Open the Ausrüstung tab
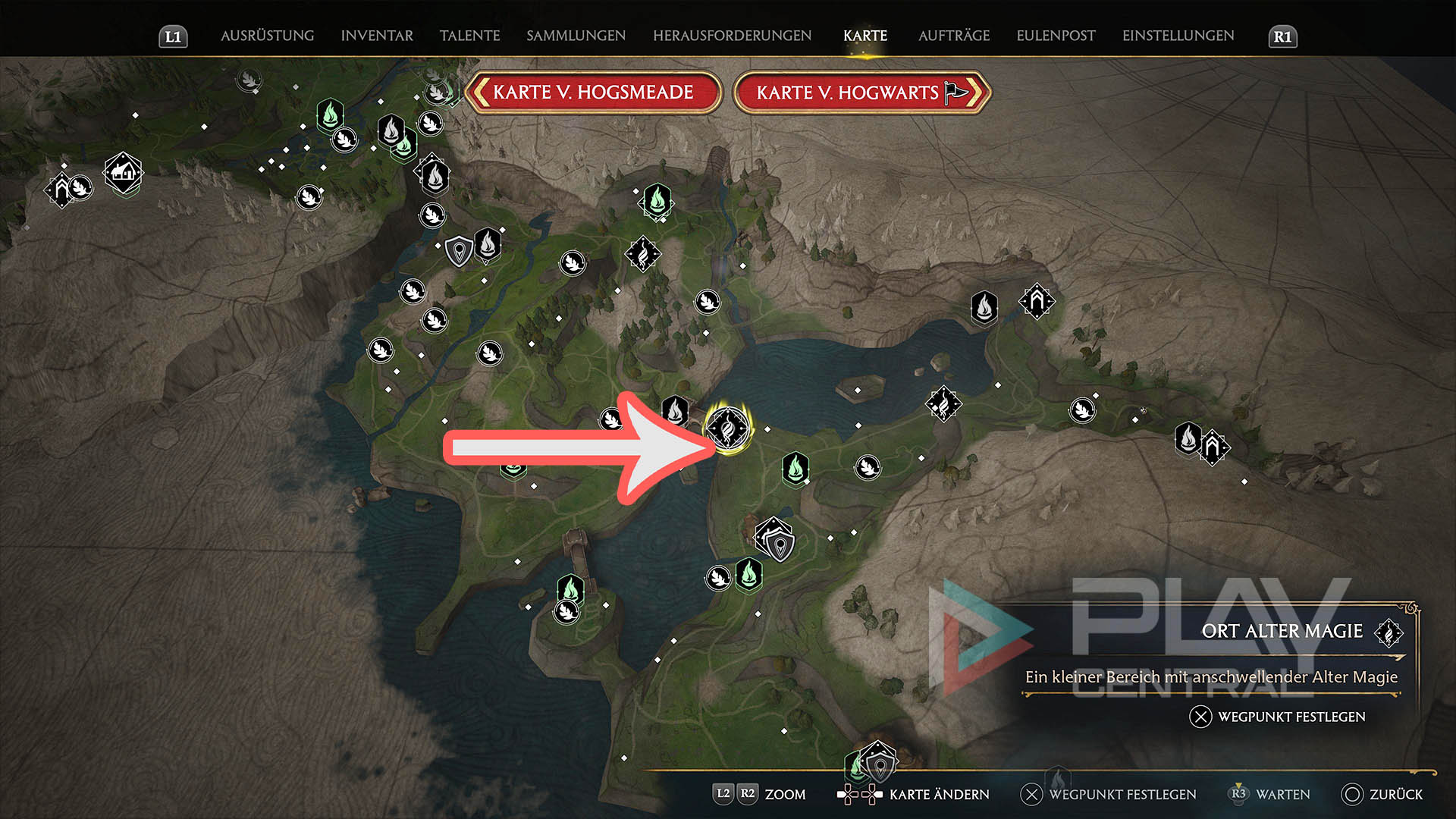 [267, 36]
